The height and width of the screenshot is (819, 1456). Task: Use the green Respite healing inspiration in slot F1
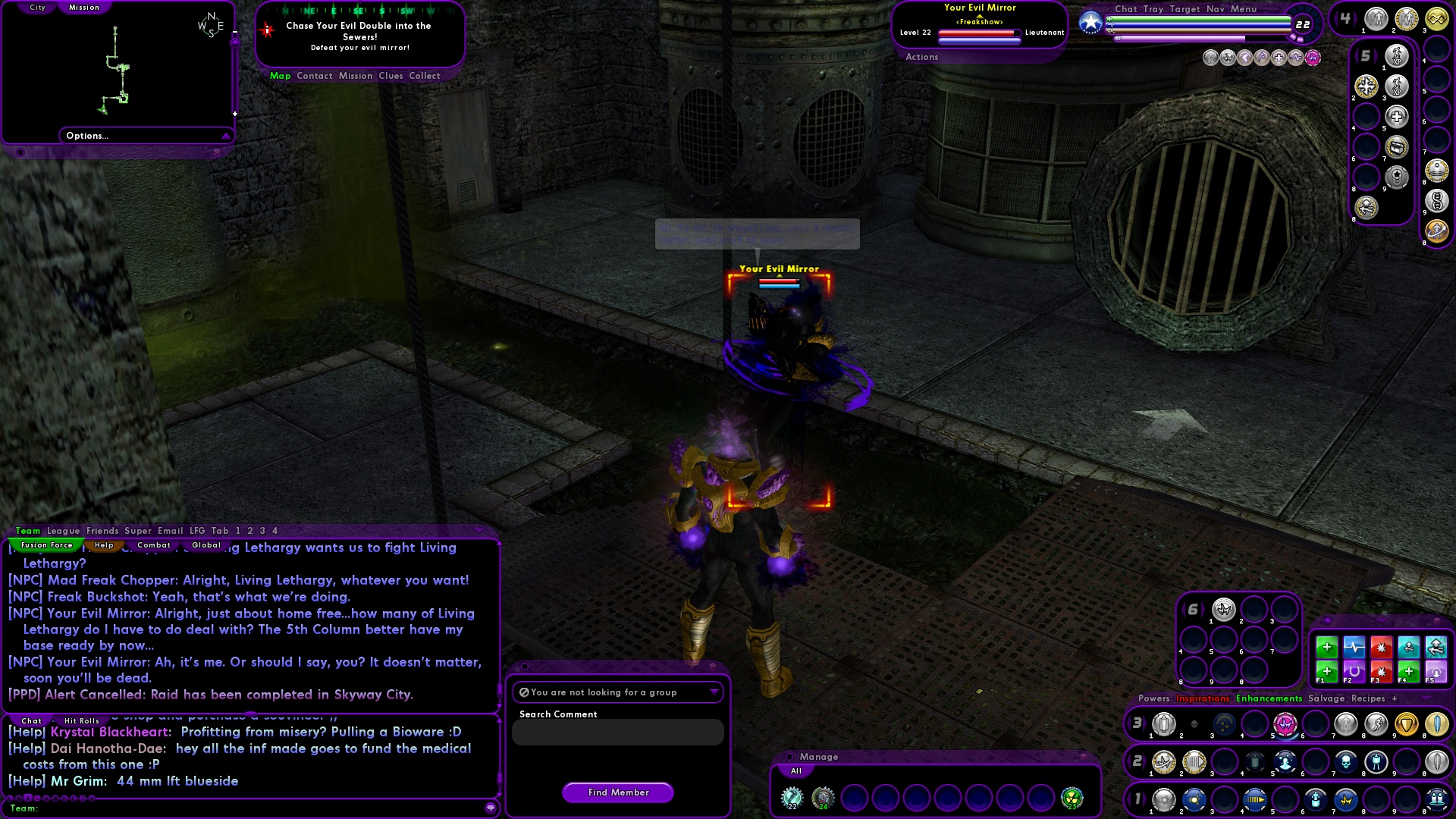pos(1327,673)
